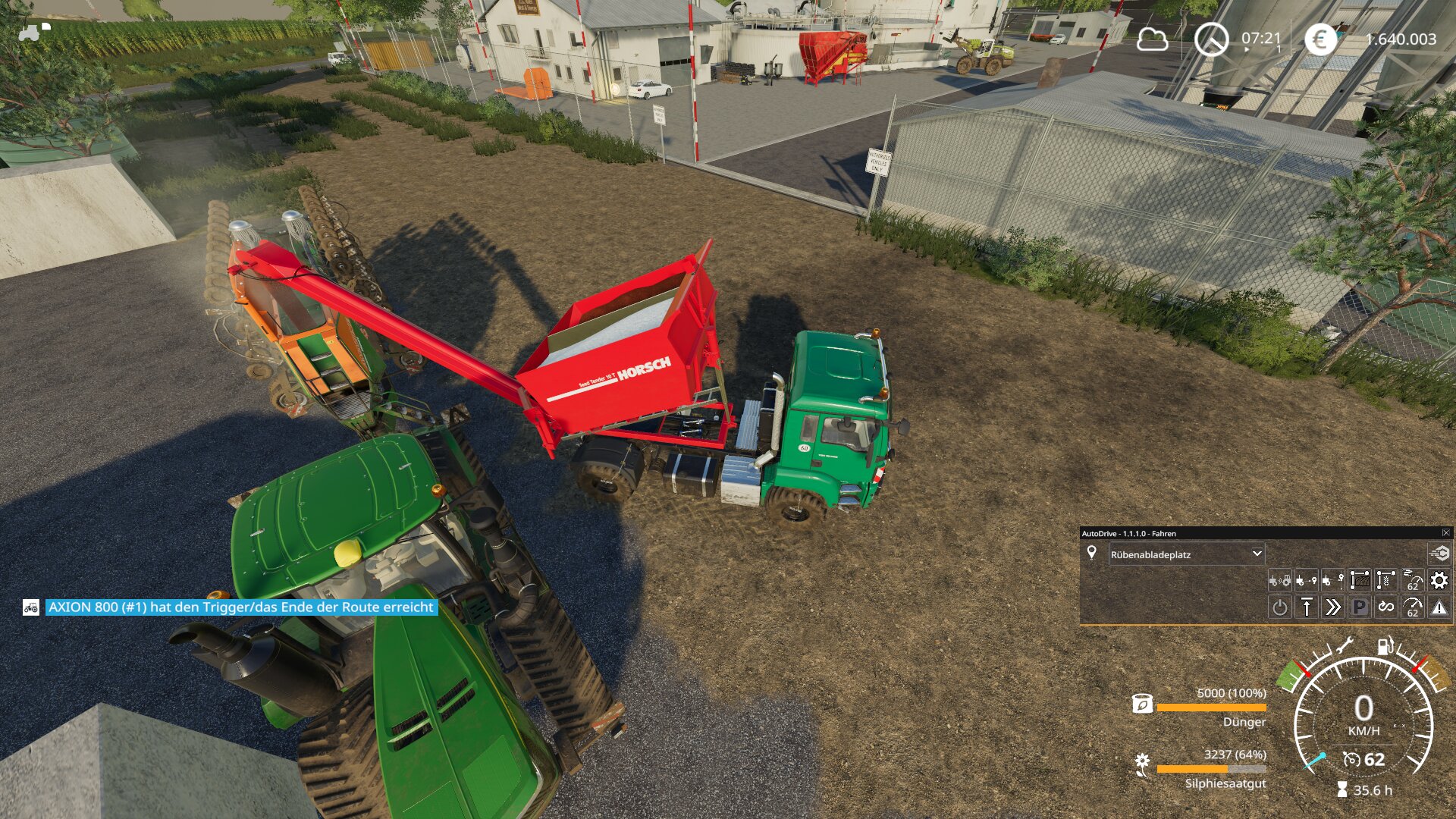Click the map pin destination icon
Image resolution: width=1456 pixels, height=819 pixels.
1091,553
